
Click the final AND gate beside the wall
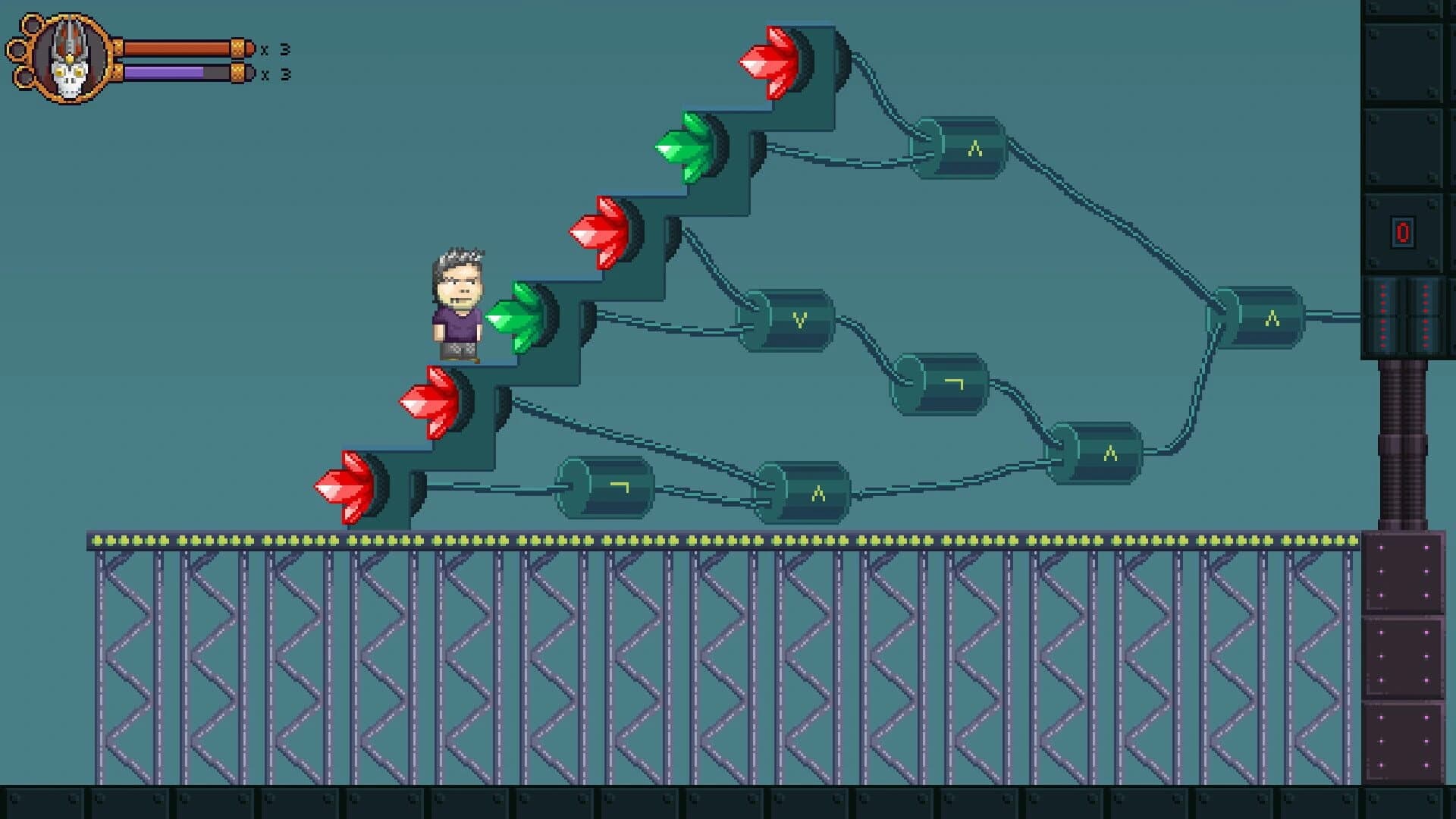pyautogui.click(x=1263, y=318)
